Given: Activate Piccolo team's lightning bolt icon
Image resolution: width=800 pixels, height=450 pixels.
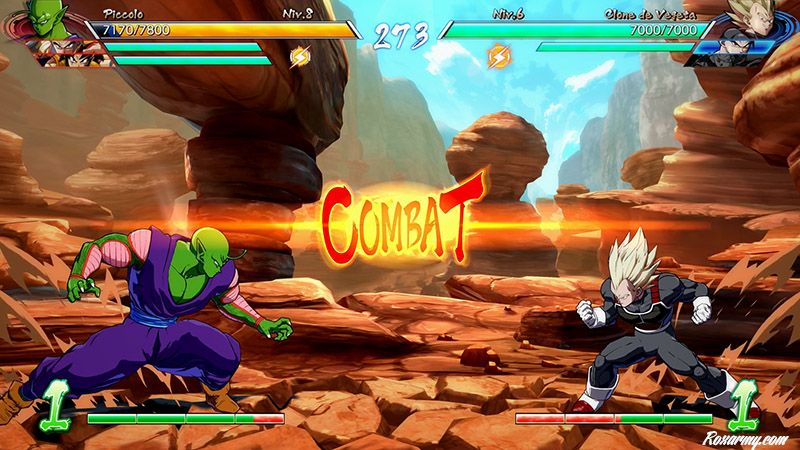Looking at the screenshot, I should (298, 57).
